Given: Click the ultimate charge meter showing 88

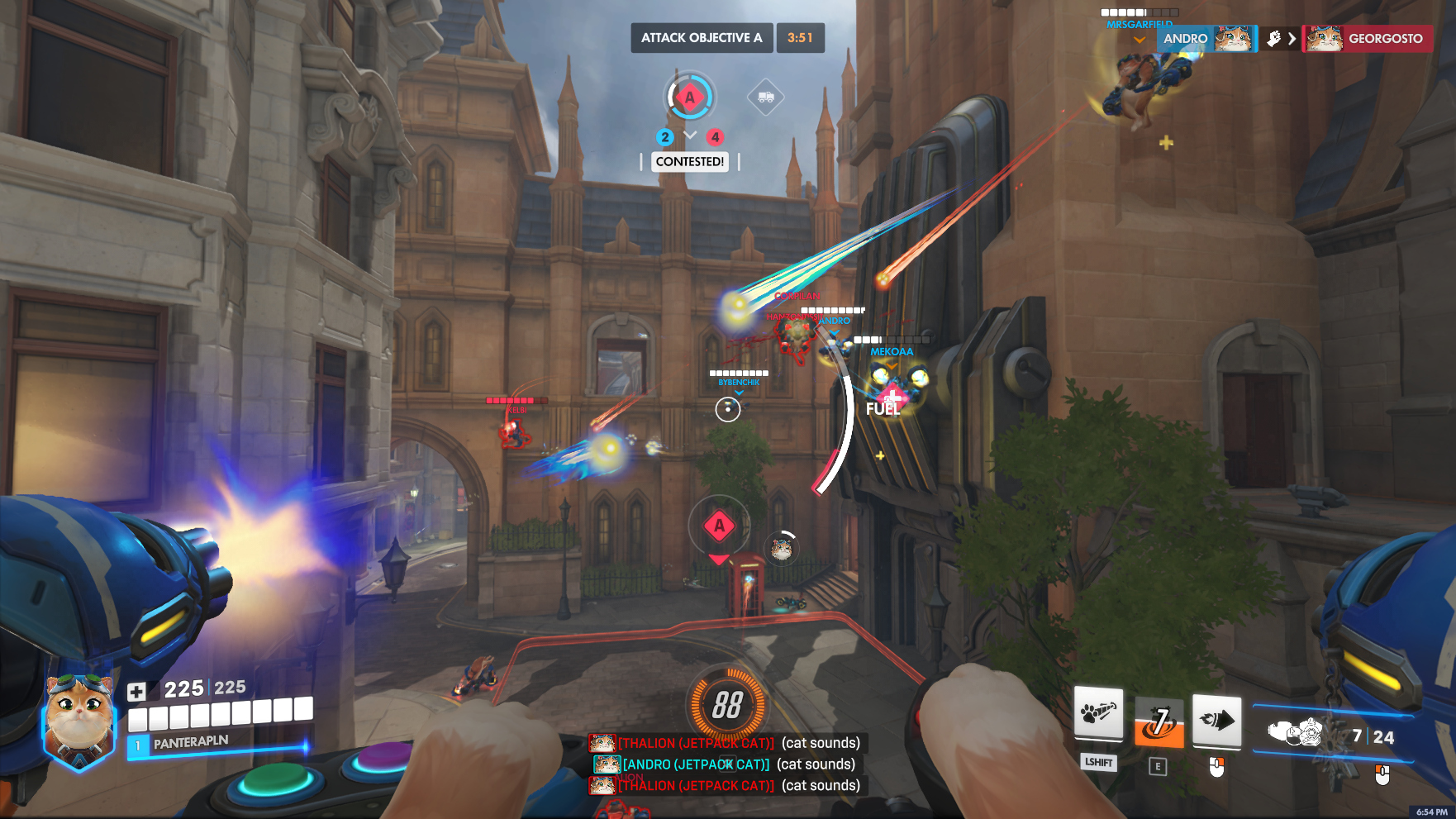Looking at the screenshot, I should (x=727, y=705).
